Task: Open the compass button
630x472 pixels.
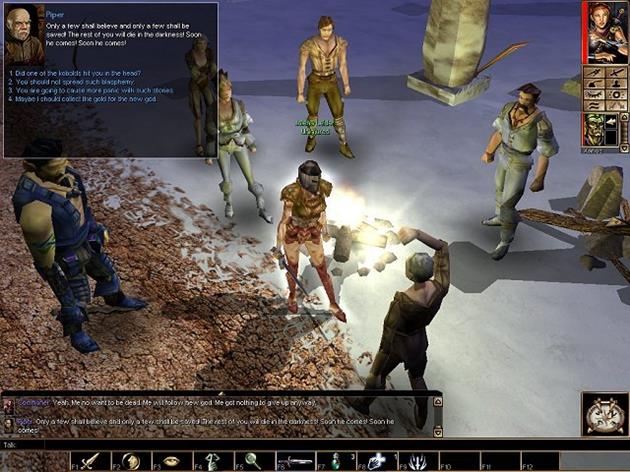Action: pyautogui.click(x=605, y=412)
